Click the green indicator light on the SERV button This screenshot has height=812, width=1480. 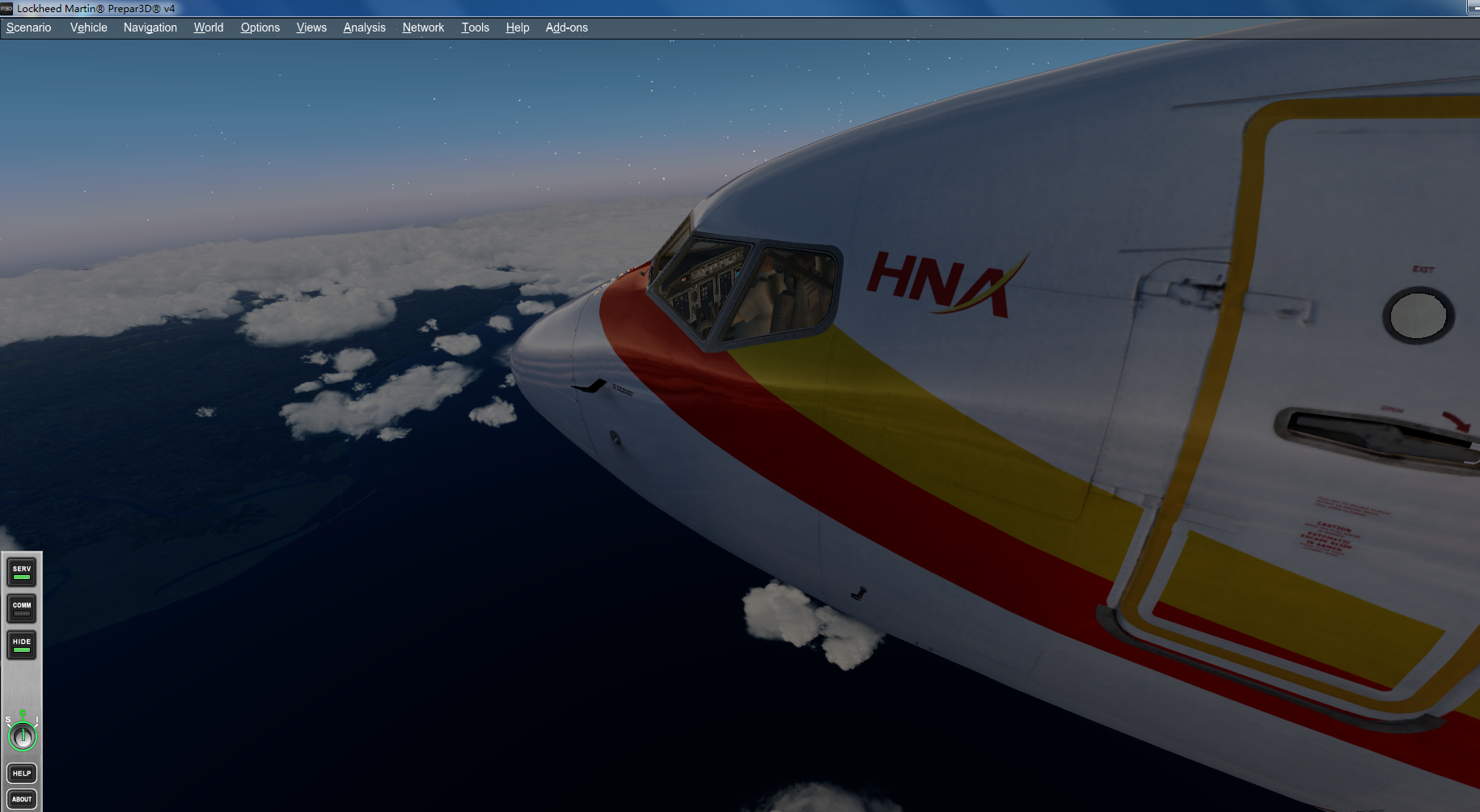pyautogui.click(x=21, y=577)
